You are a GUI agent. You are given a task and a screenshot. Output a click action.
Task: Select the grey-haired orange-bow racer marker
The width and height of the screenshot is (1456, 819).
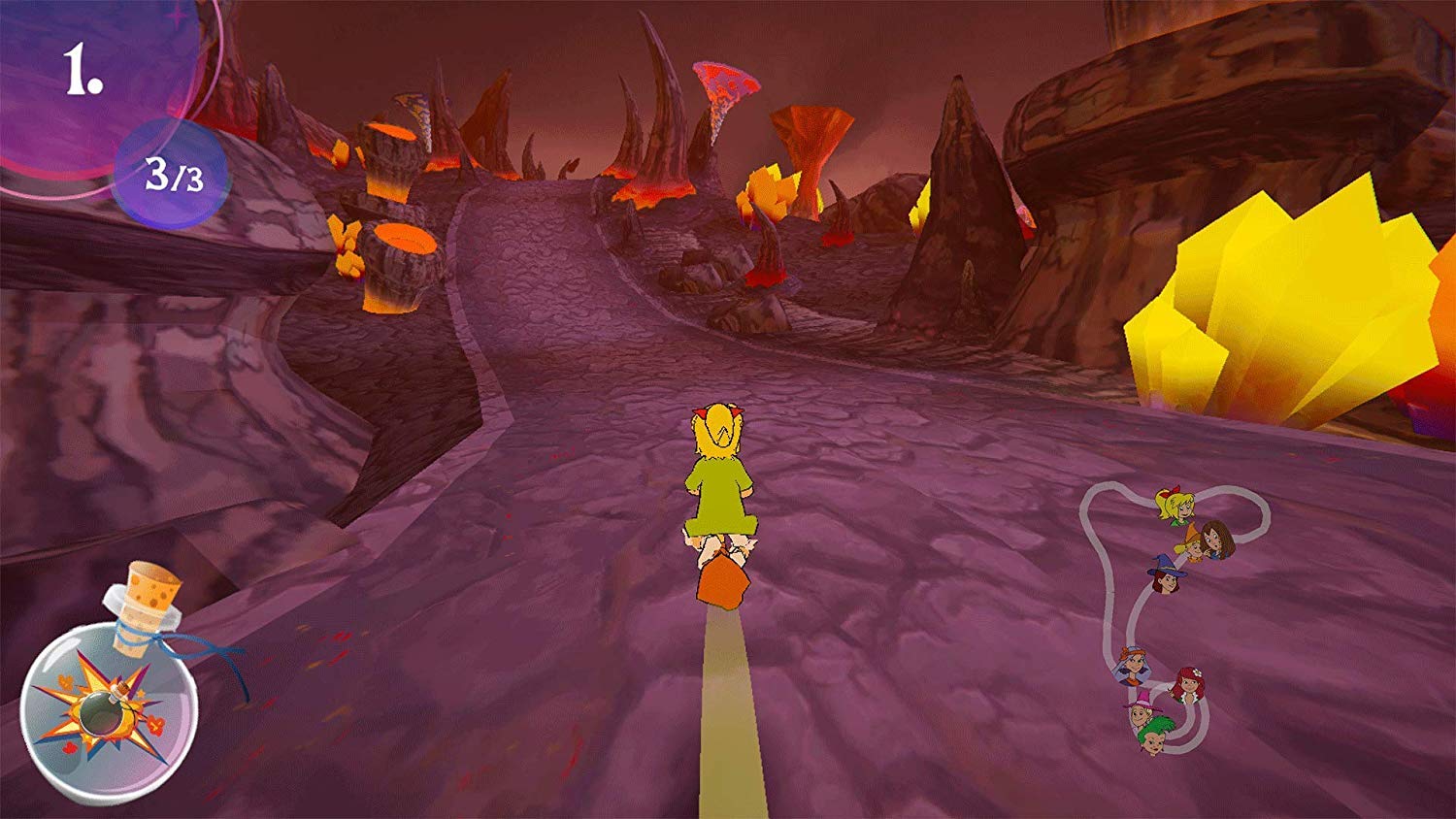(x=1132, y=665)
